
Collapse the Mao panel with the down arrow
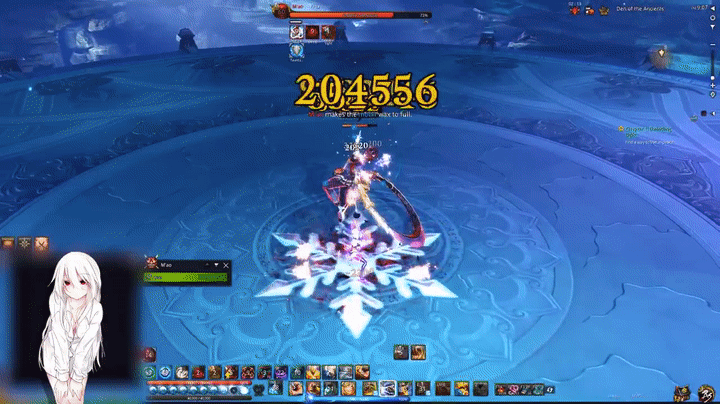point(217,265)
